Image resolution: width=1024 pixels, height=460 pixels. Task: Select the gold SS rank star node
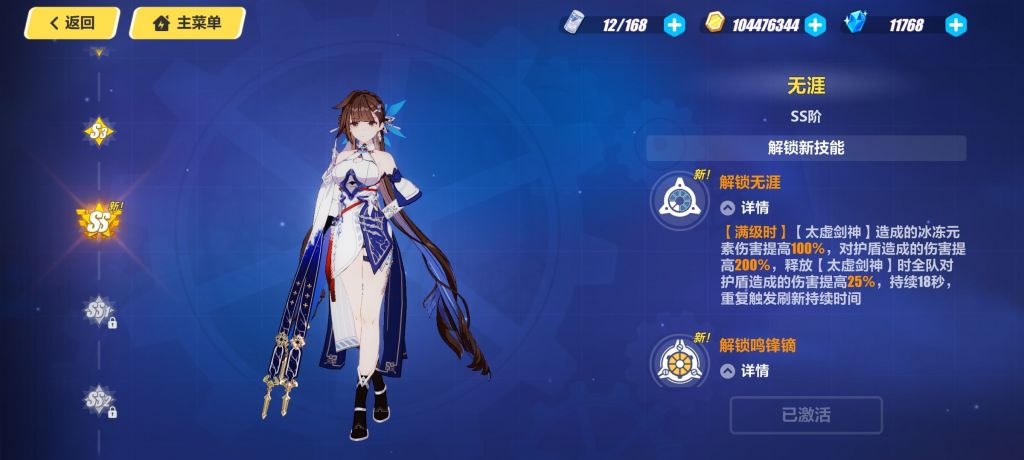point(99,218)
